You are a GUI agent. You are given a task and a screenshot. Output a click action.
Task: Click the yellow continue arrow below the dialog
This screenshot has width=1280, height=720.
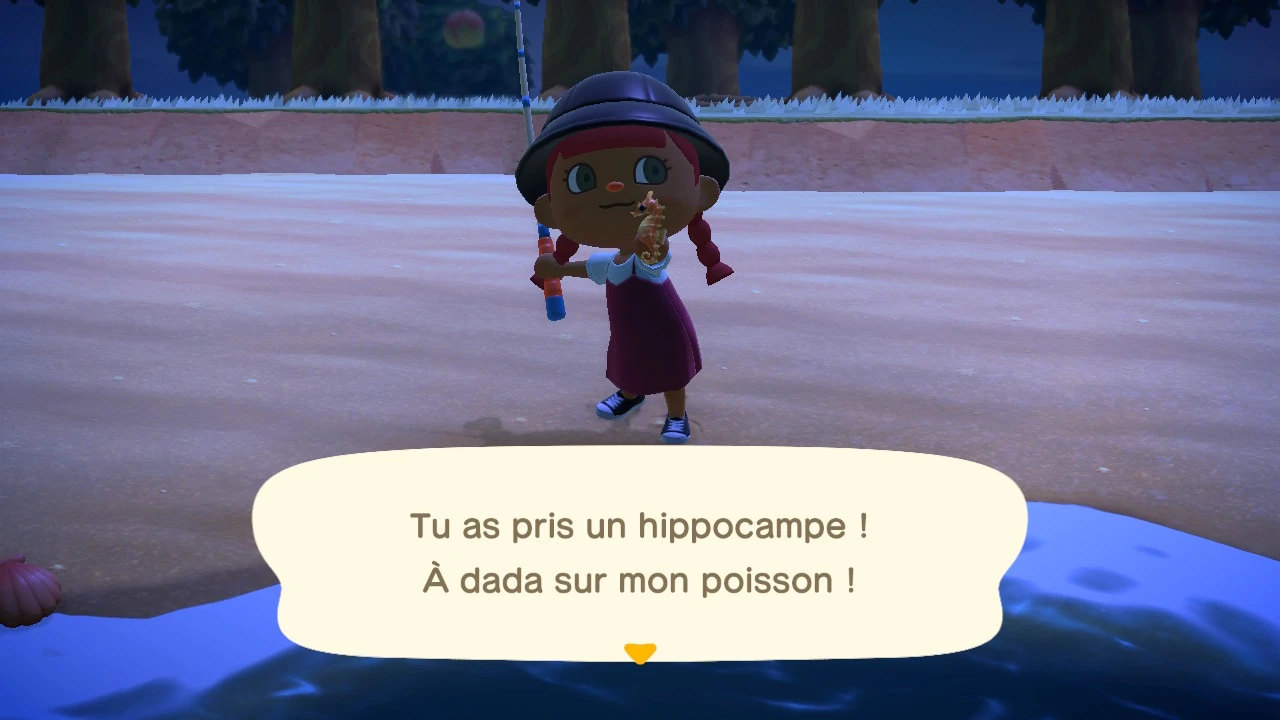[640, 652]
